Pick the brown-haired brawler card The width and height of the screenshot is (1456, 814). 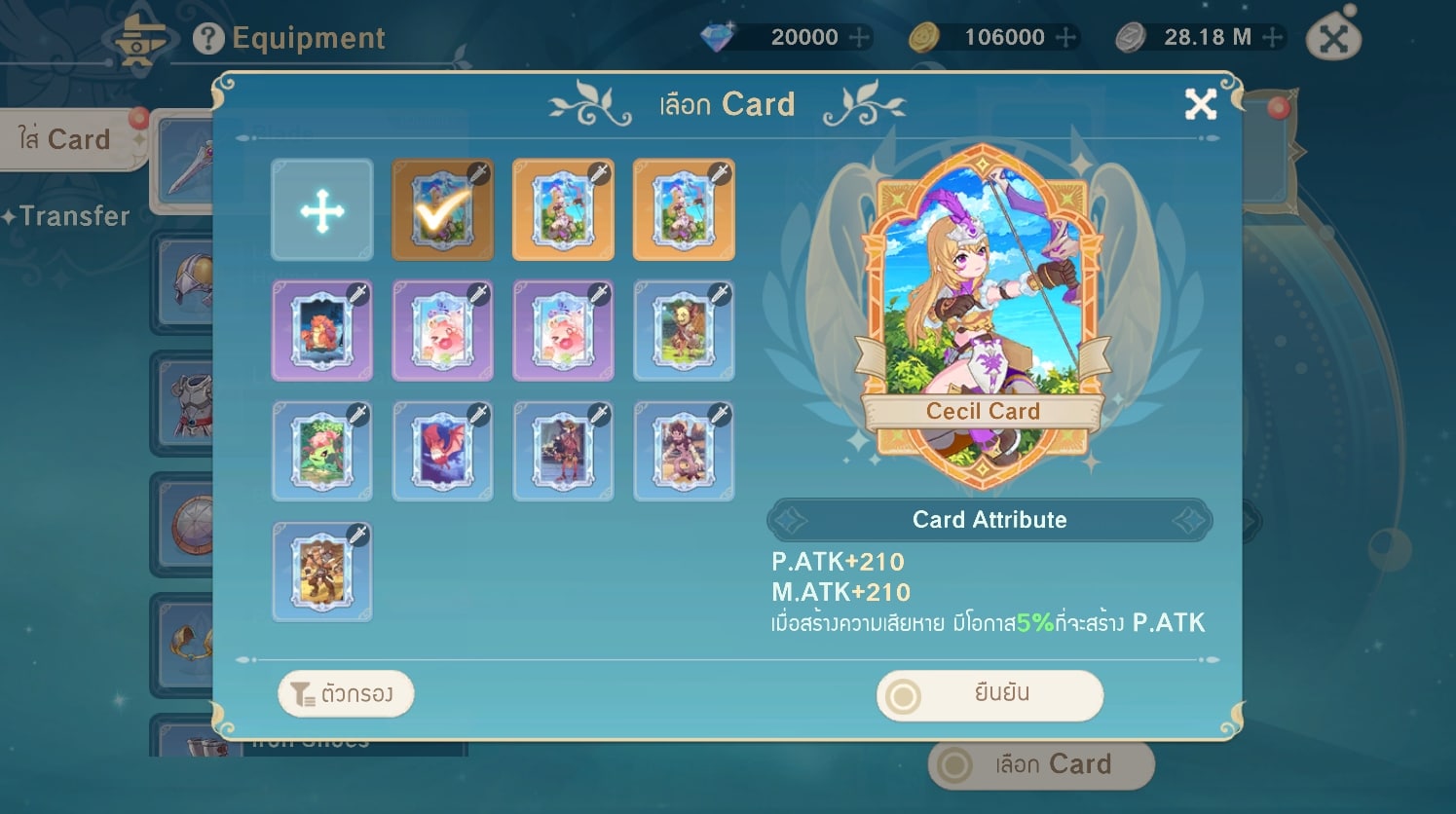pyautogui.click(x=684, y=452)
